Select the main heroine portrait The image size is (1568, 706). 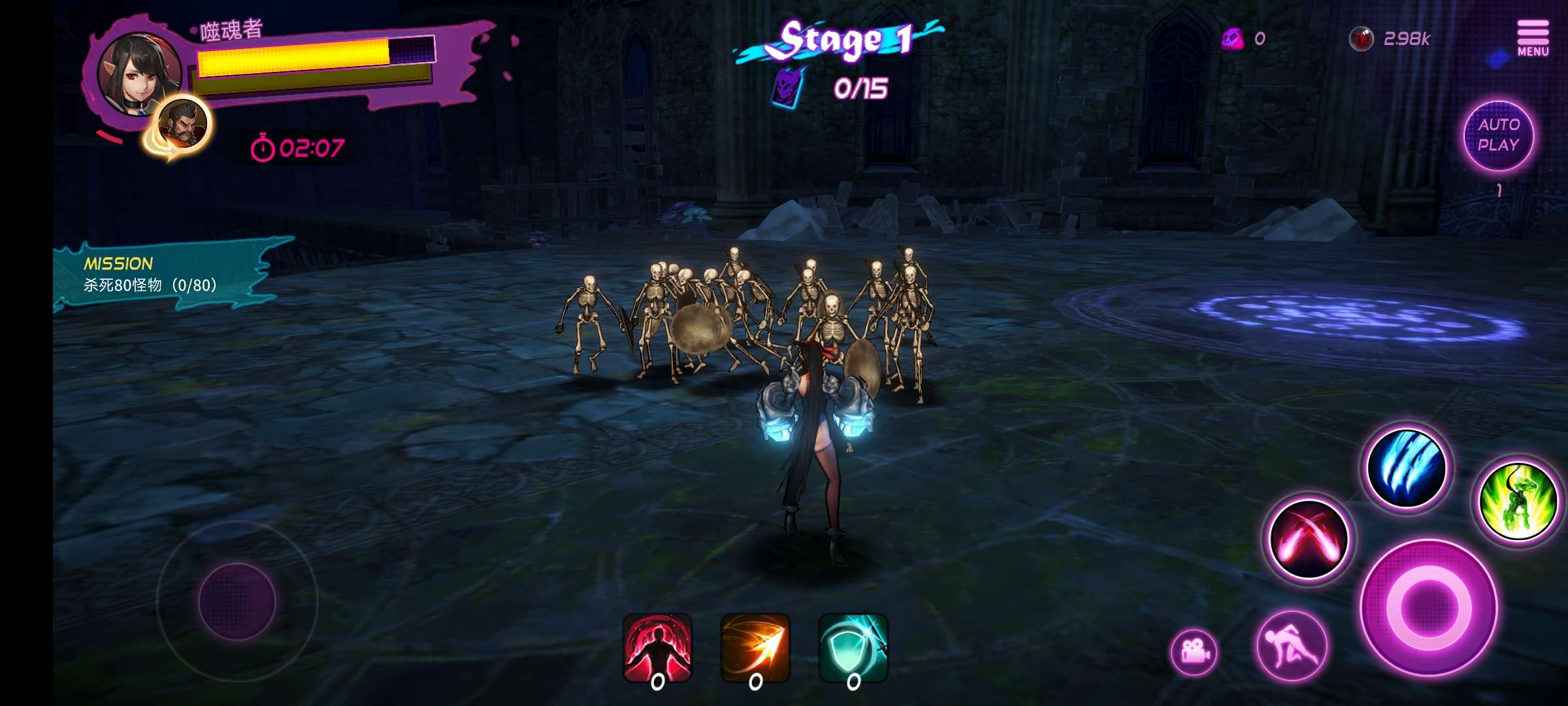(137, 73)
